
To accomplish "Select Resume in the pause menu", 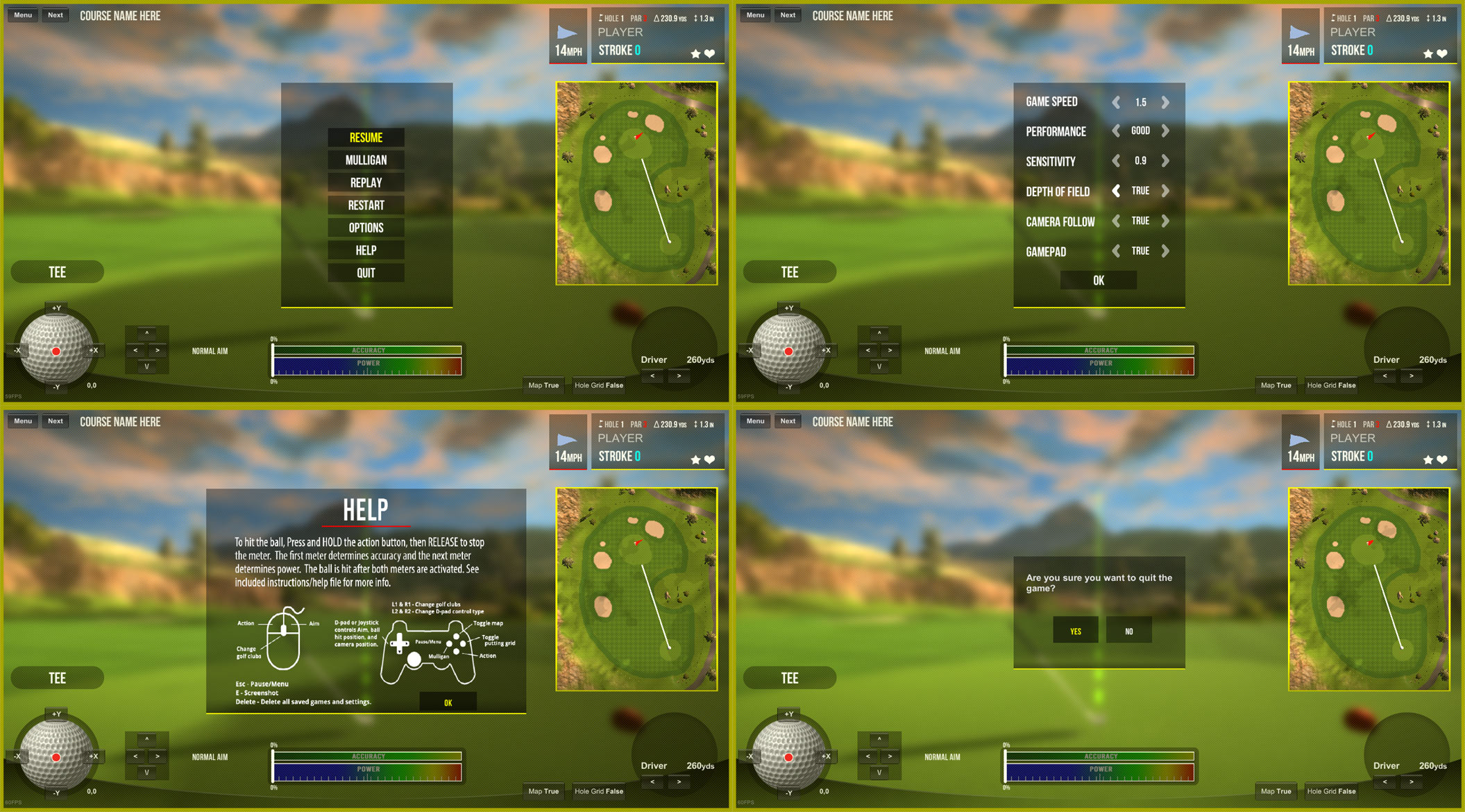I will pyautogui.click(x=366, y=137).
